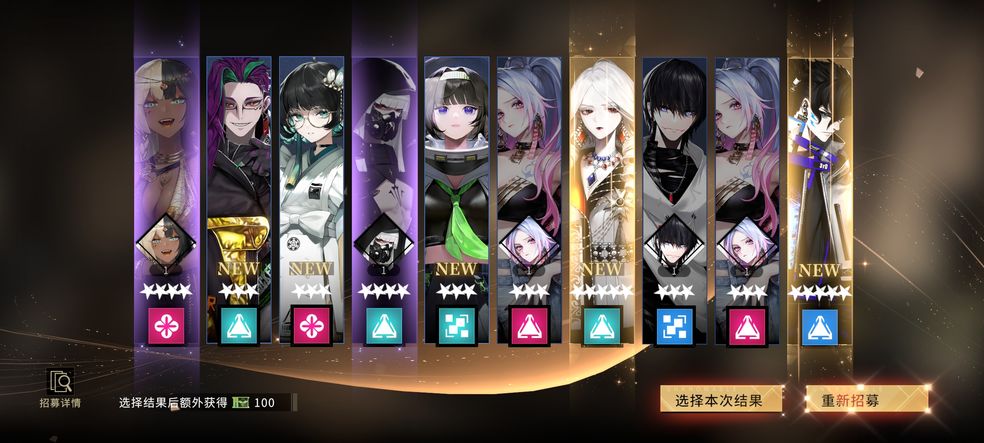Image resolution: width=984 pixels, height=443 pixels.
Task: Open 招募详情 recruitment details
Action: coord(61,388)
